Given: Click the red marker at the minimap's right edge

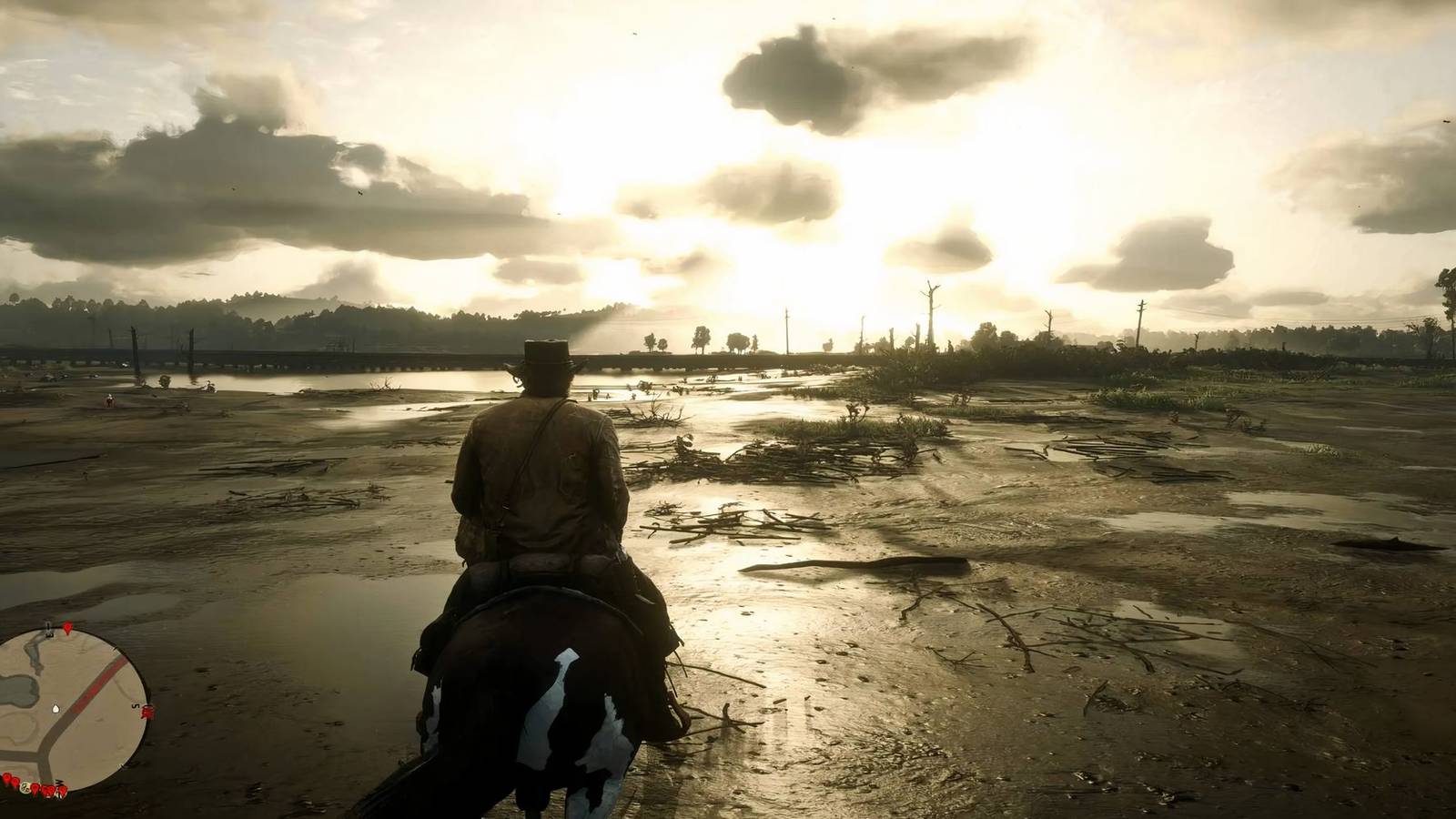Looking at the screenshot, I should click(148, 712).
